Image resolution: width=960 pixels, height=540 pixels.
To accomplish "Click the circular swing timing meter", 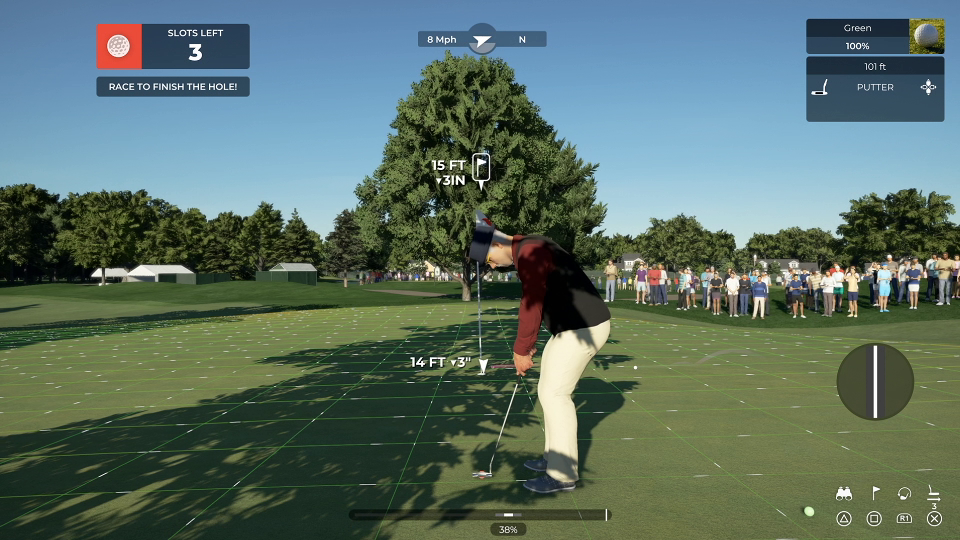I will [x=875, y=381].
